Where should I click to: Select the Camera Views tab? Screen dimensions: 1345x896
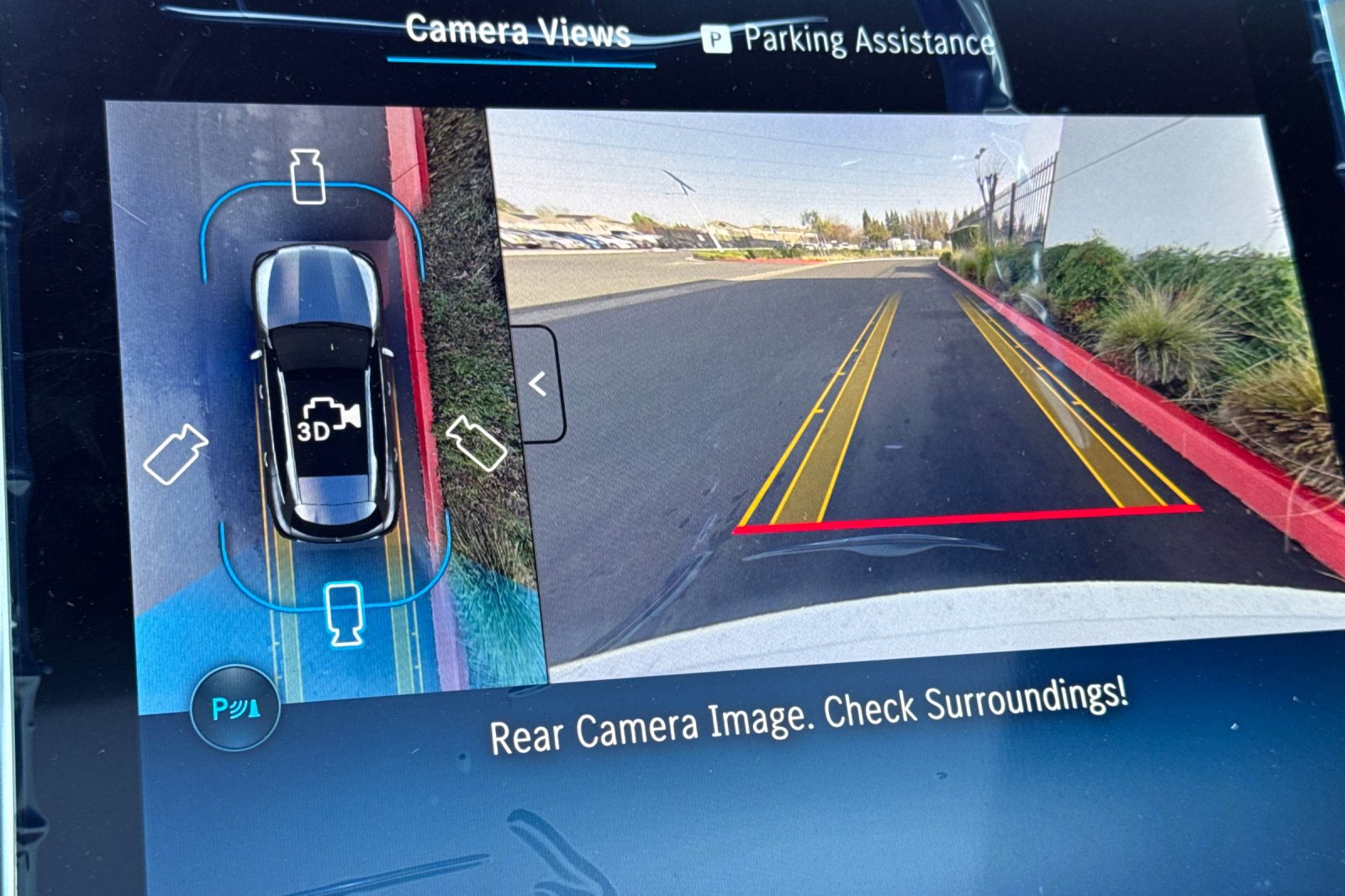(x=519, y=32)
